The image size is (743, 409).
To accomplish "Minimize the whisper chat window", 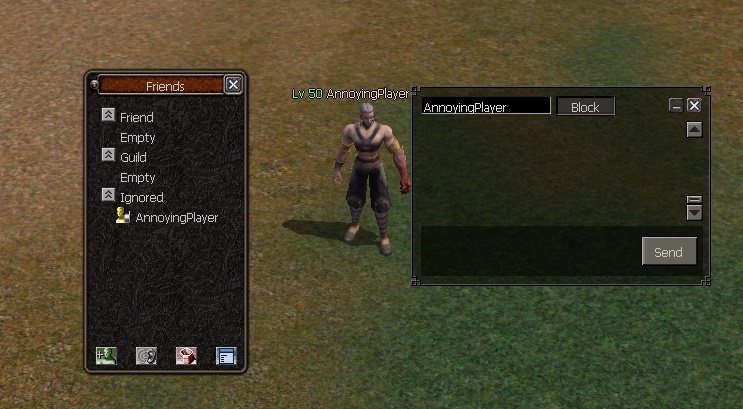I will [x=676, y=106].
